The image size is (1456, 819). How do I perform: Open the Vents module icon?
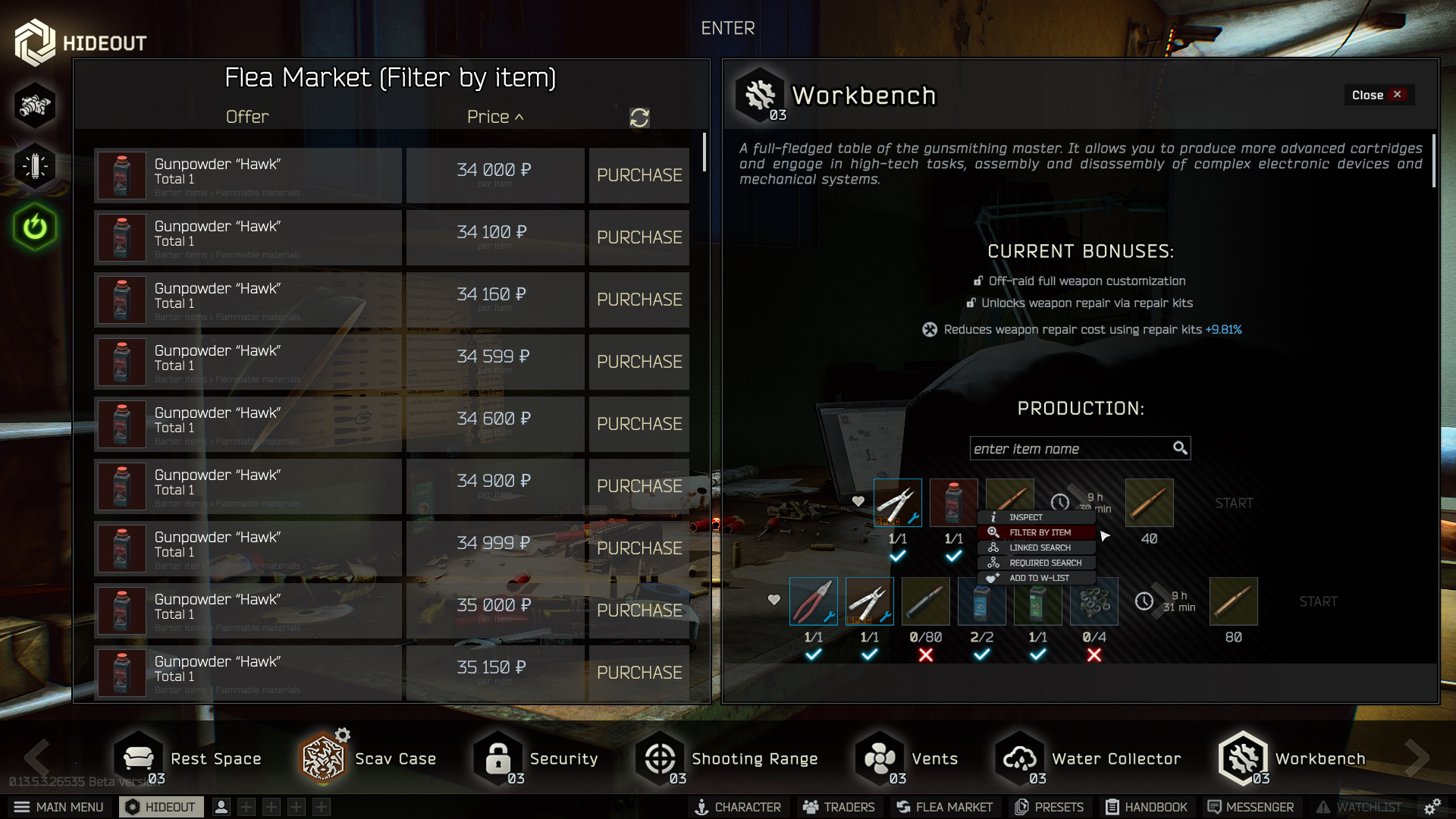click(x=879, y=758)
